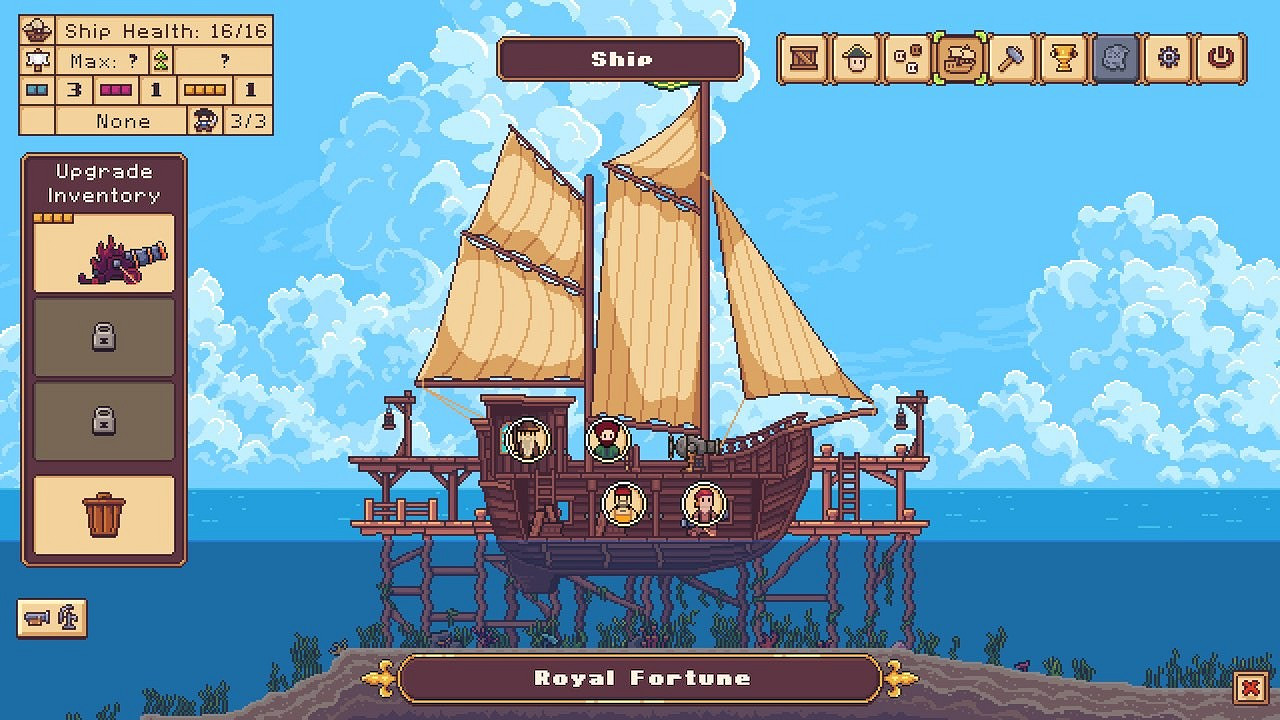The height and width of the screenshot is (720, 1280).
Task: Click the power button icon
Action: (x=1219, y=59)
